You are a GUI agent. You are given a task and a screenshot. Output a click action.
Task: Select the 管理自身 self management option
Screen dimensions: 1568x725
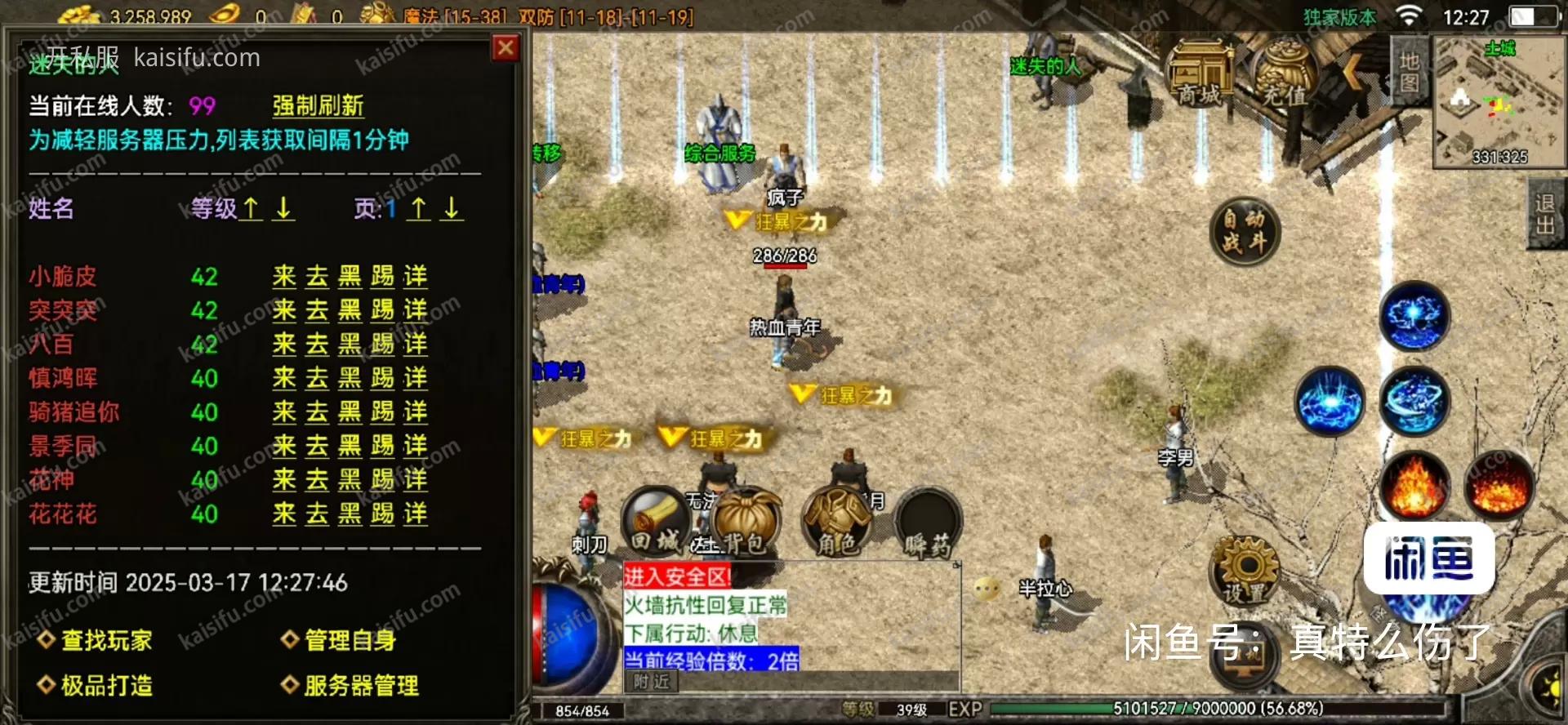[350, 640]
